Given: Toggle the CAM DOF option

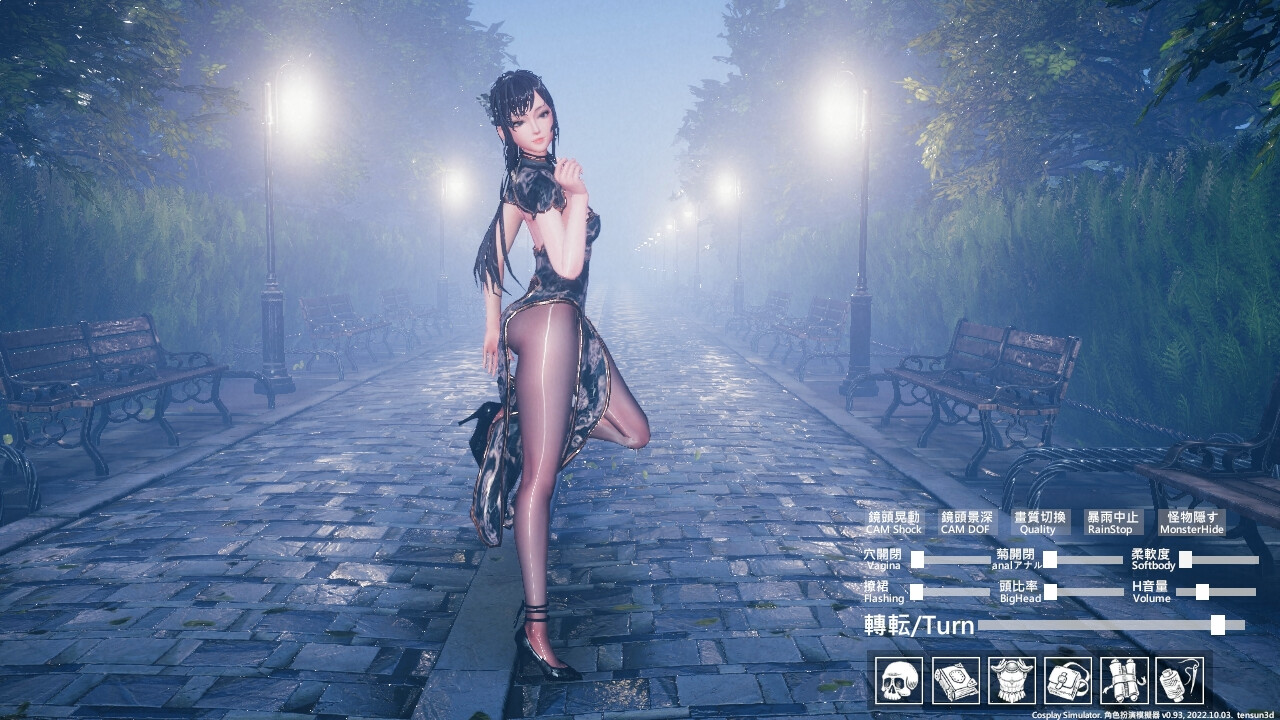Looking at the screenshot, I should [x=966, y=522].
